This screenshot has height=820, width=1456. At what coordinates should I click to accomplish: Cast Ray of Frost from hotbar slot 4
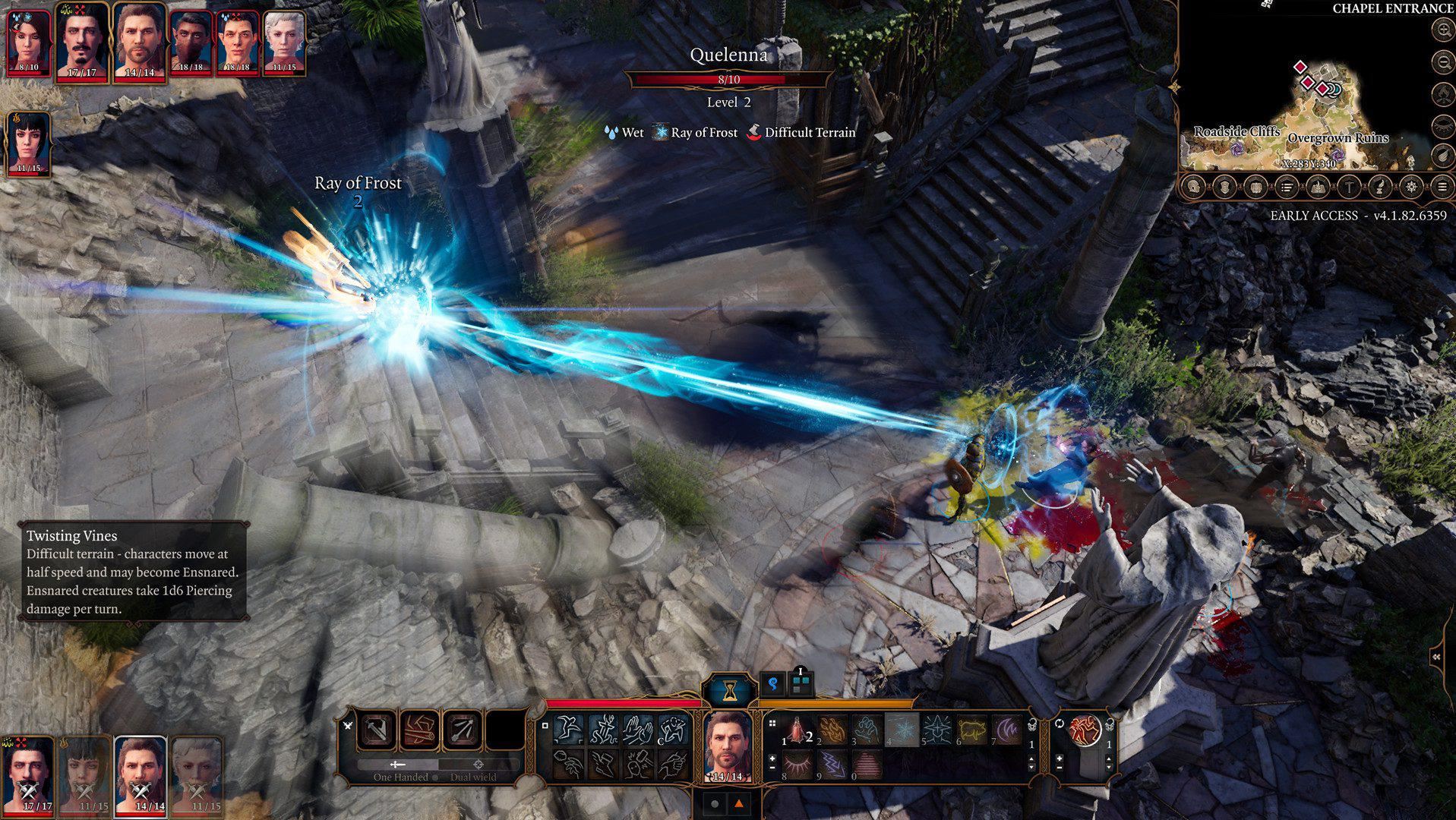click(902, 730)
